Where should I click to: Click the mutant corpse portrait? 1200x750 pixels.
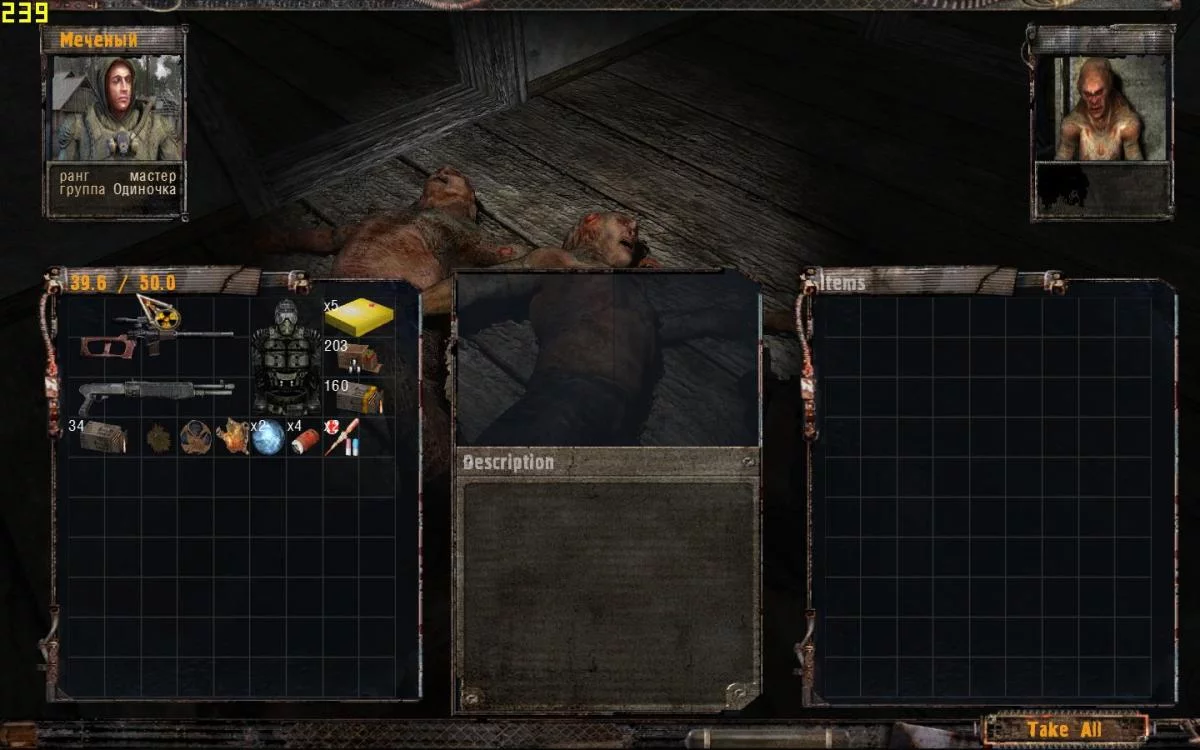click(x=1102, y=108)
